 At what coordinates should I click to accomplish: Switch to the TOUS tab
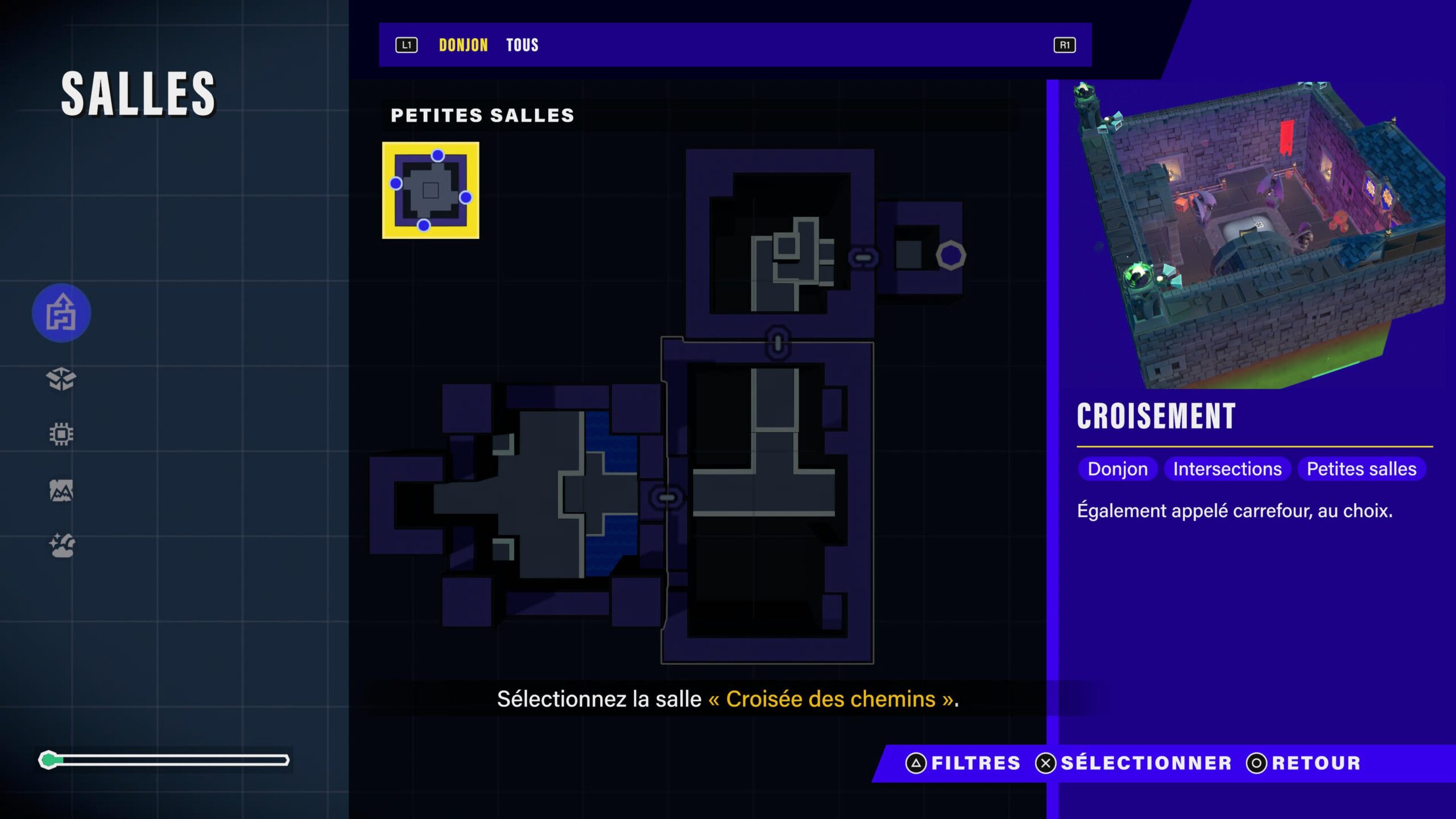click(522, 44)
